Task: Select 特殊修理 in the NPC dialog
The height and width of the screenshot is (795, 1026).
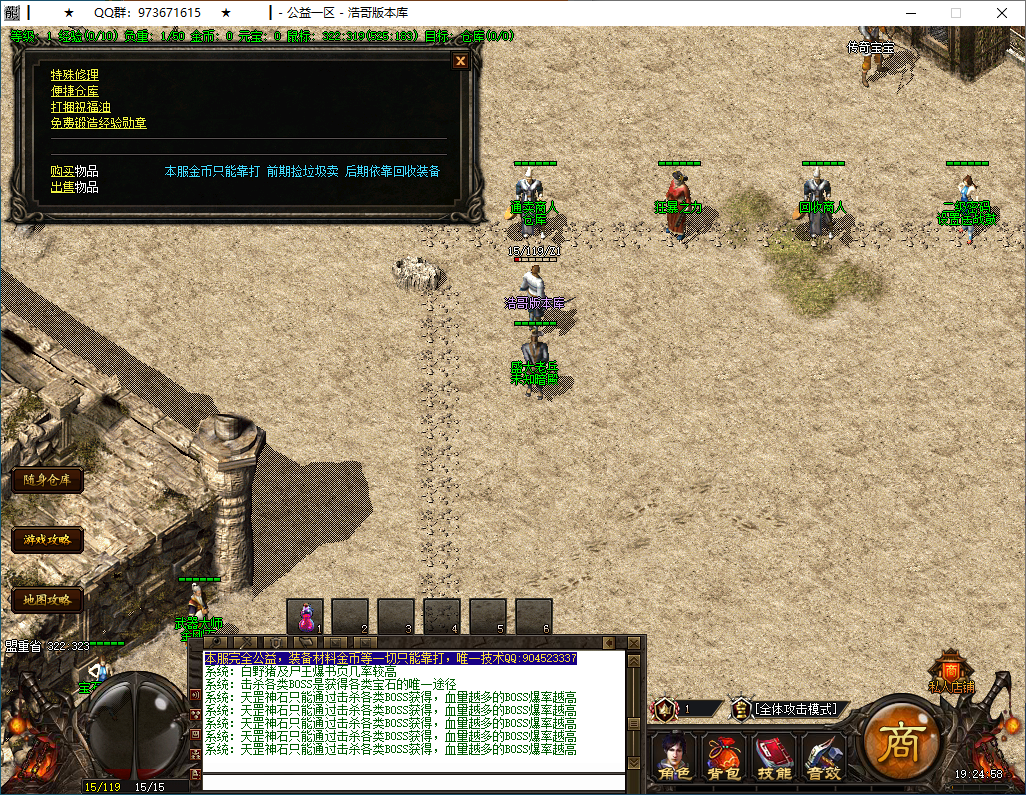Action: point(75,75)
